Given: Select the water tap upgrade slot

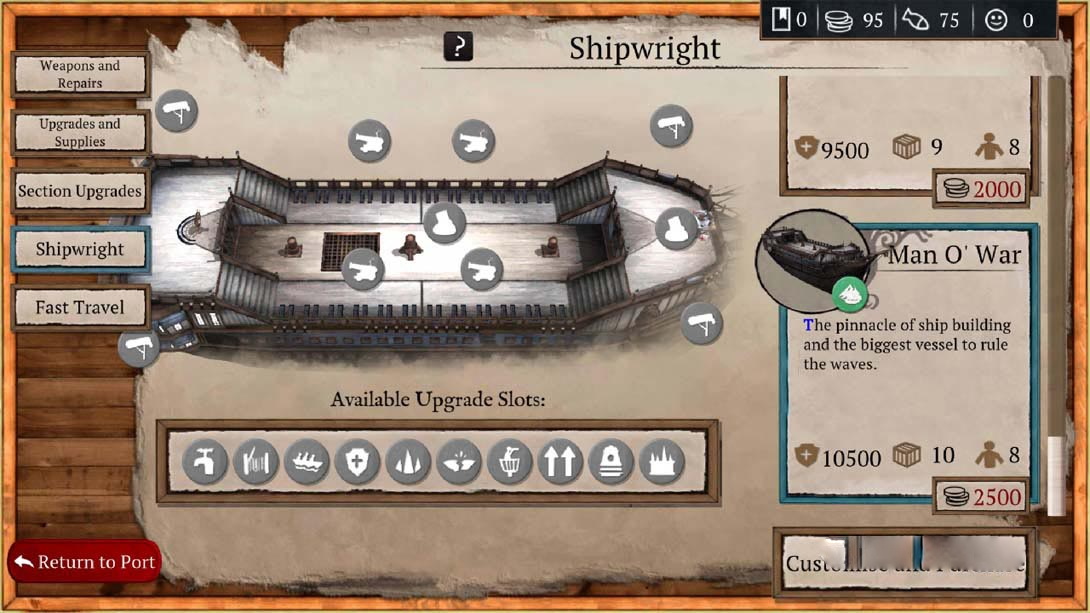Looking at the screenshot, I should click(x=205, y=463).
